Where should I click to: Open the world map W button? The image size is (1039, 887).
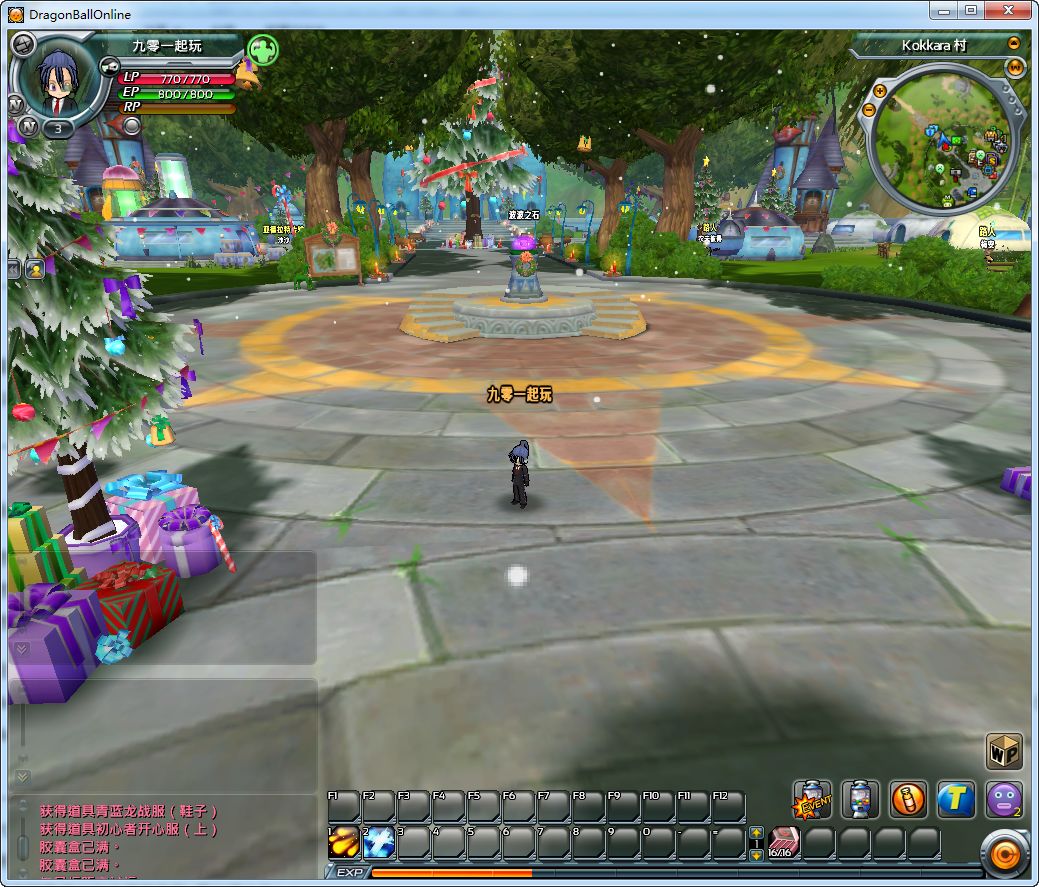[1016, 68]
